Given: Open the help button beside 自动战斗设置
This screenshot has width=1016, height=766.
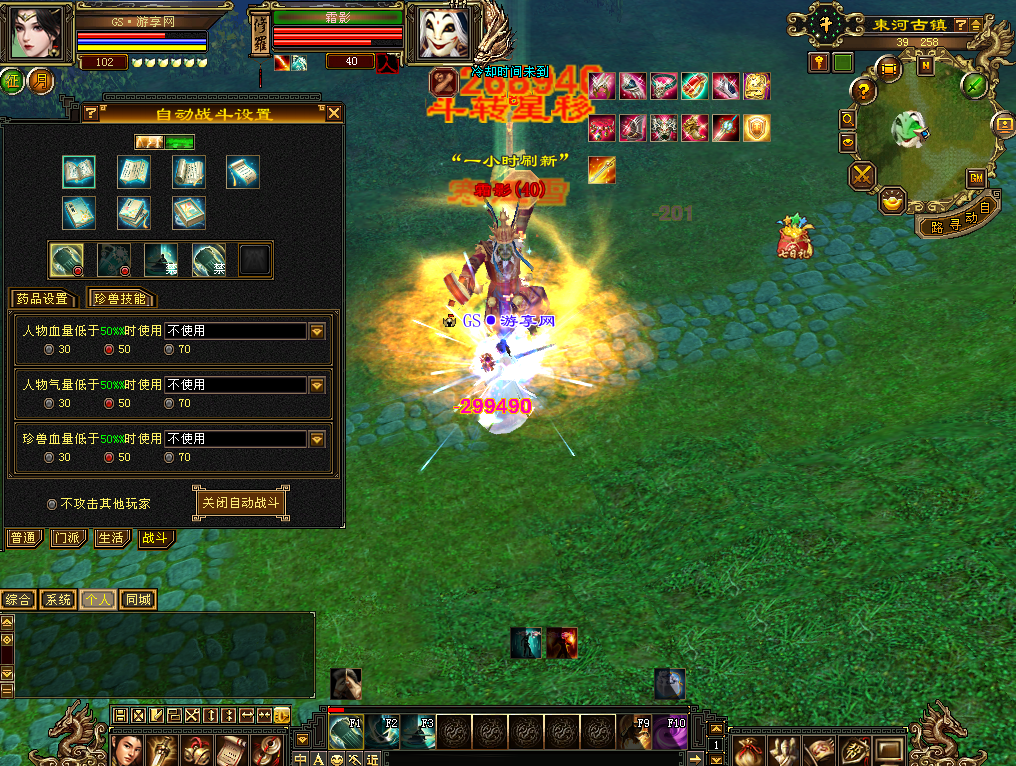Looking at the screenshot, I should pyautogui.click(x=90, y=113).
